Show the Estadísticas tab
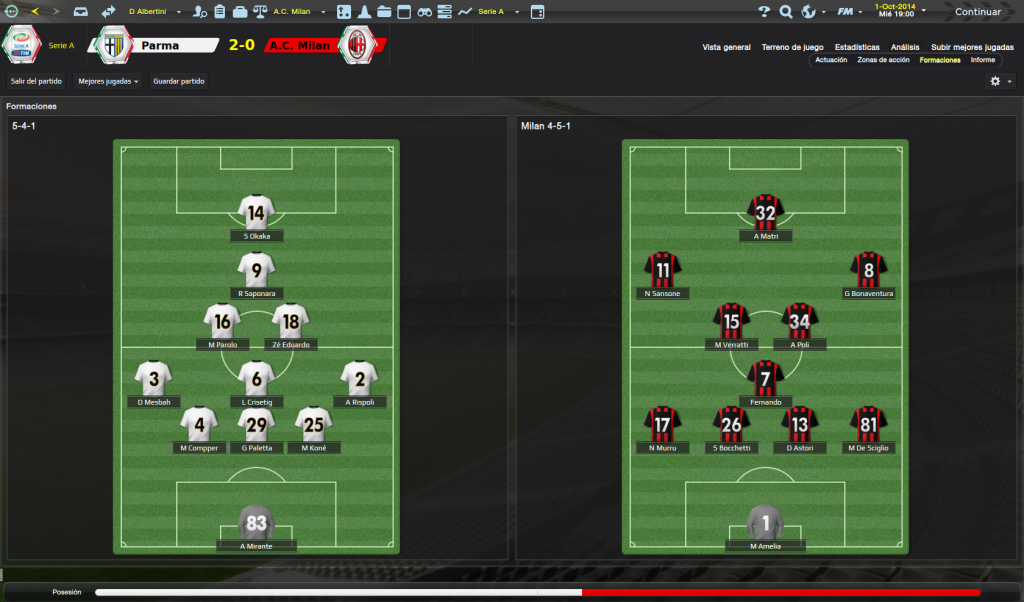The image size is (1024, 602). (x=857, y=47)
